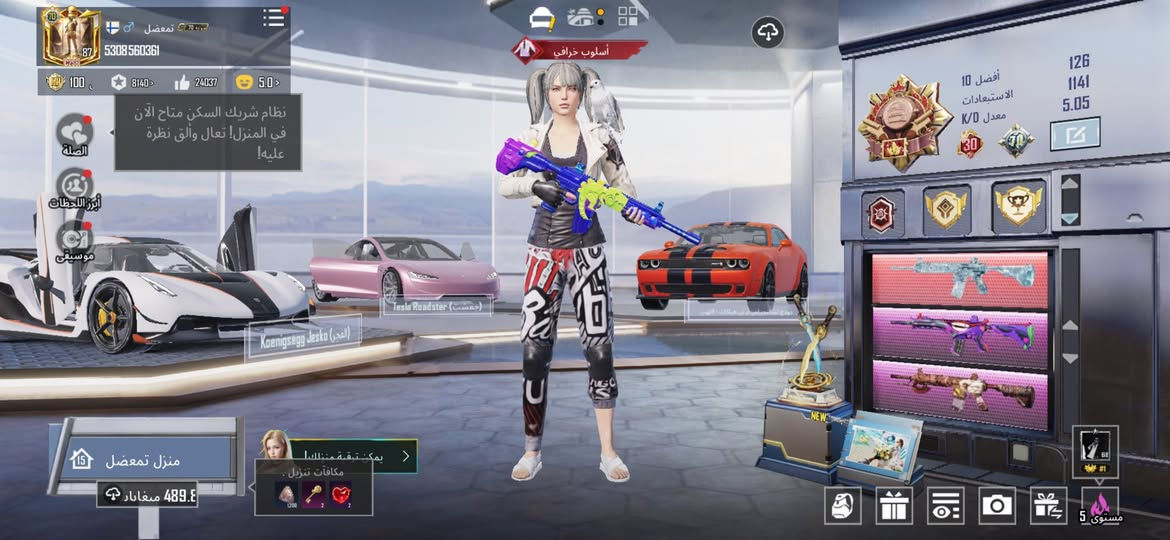Open the popularity star stat 8140
The height and width of the screenshot is (540, 1170).
[x=133, y=82]
